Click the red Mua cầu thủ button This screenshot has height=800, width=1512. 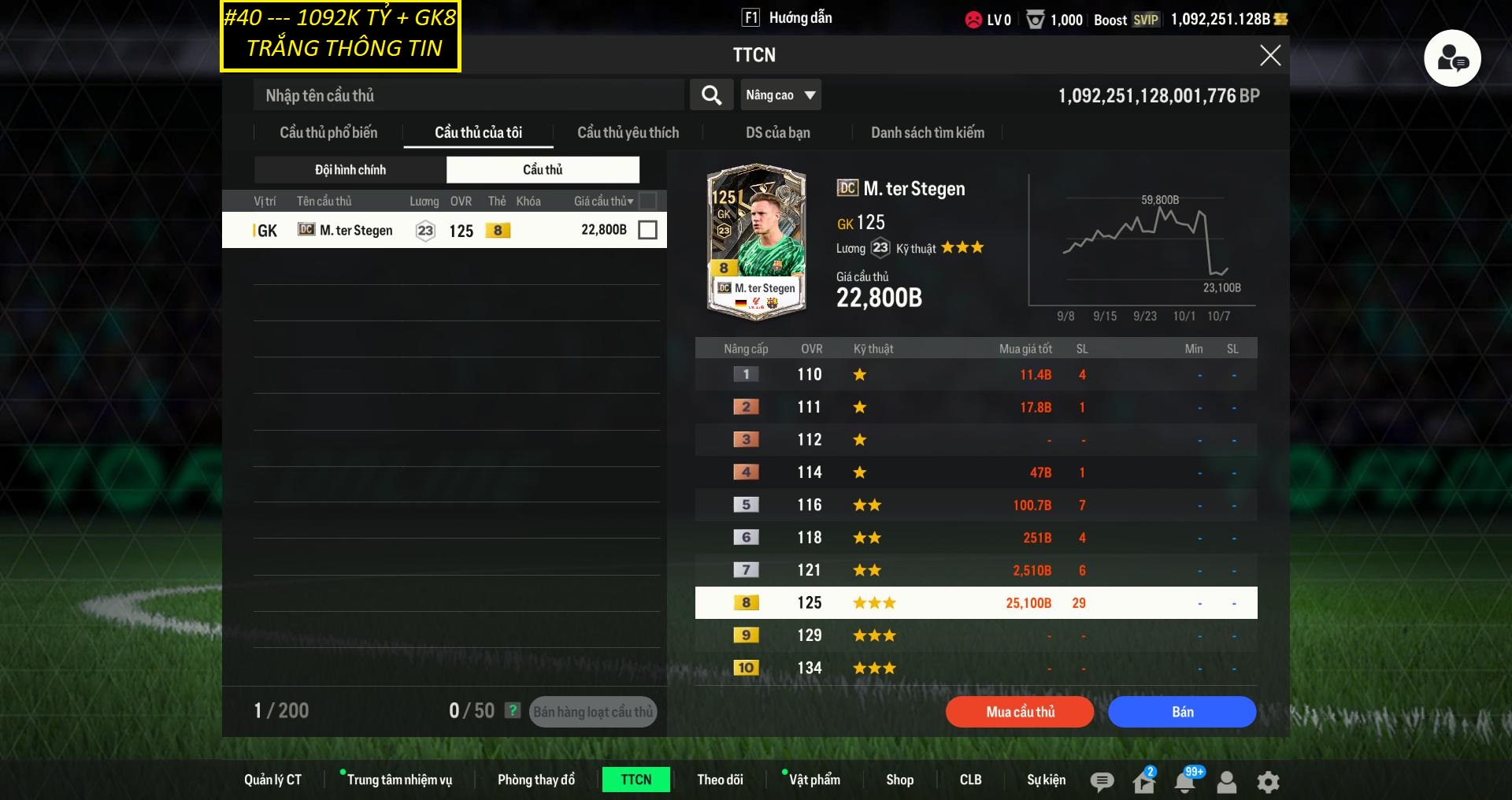1020,712
